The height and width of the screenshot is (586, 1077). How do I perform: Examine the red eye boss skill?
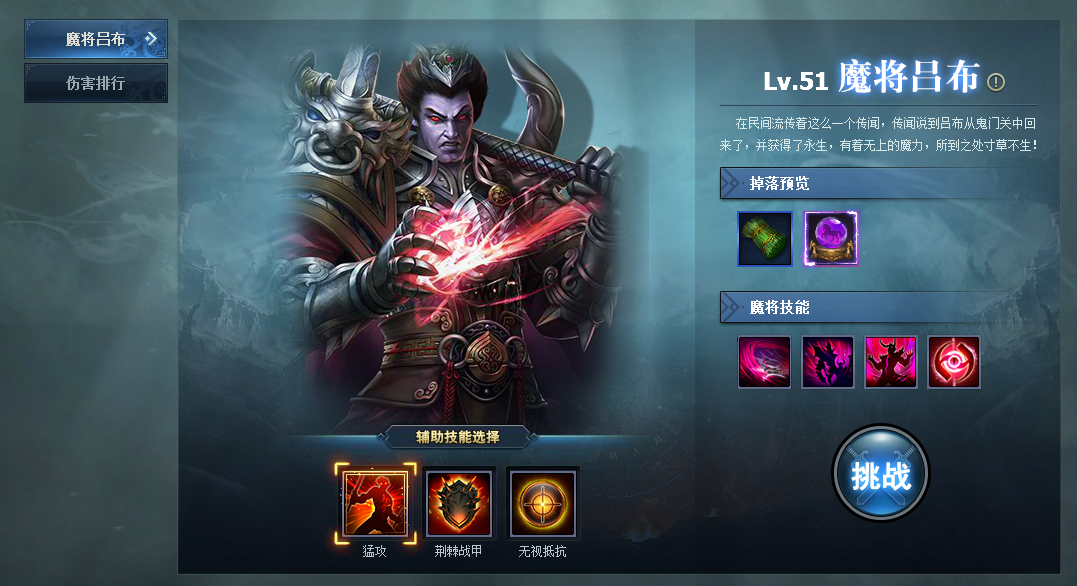[954, 362]
